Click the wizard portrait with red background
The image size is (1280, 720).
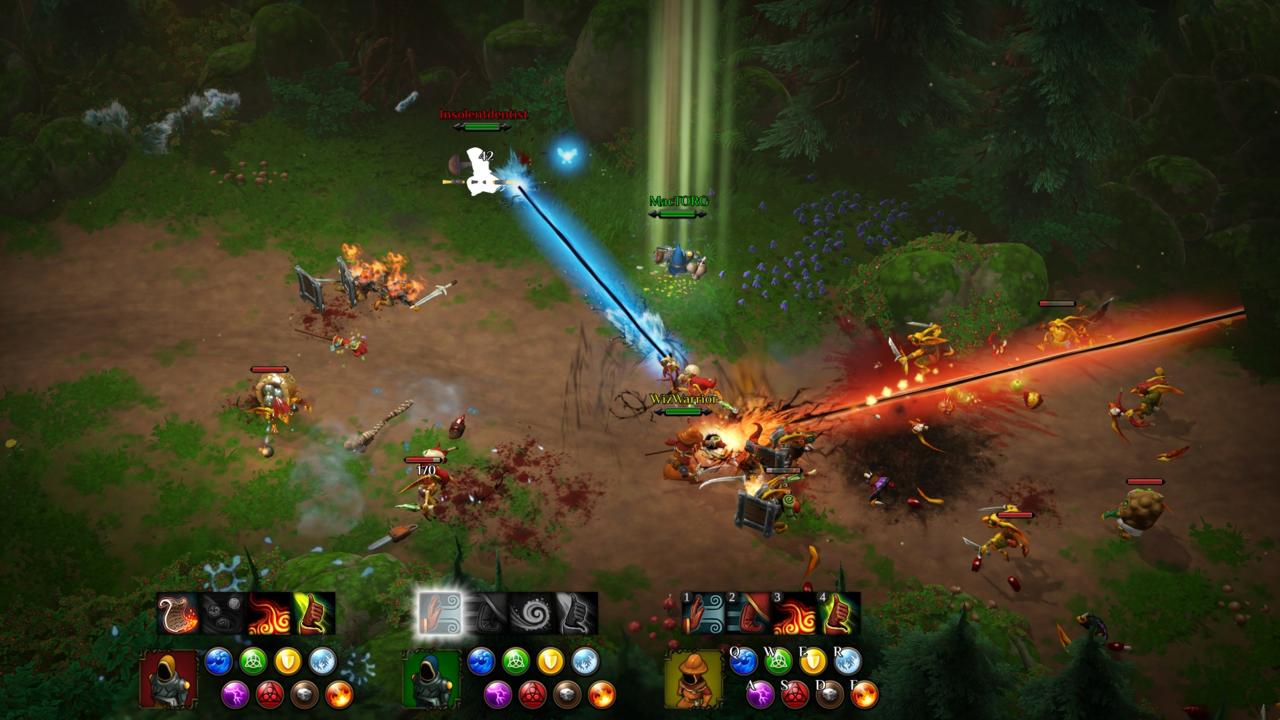(x=169, y=679)
